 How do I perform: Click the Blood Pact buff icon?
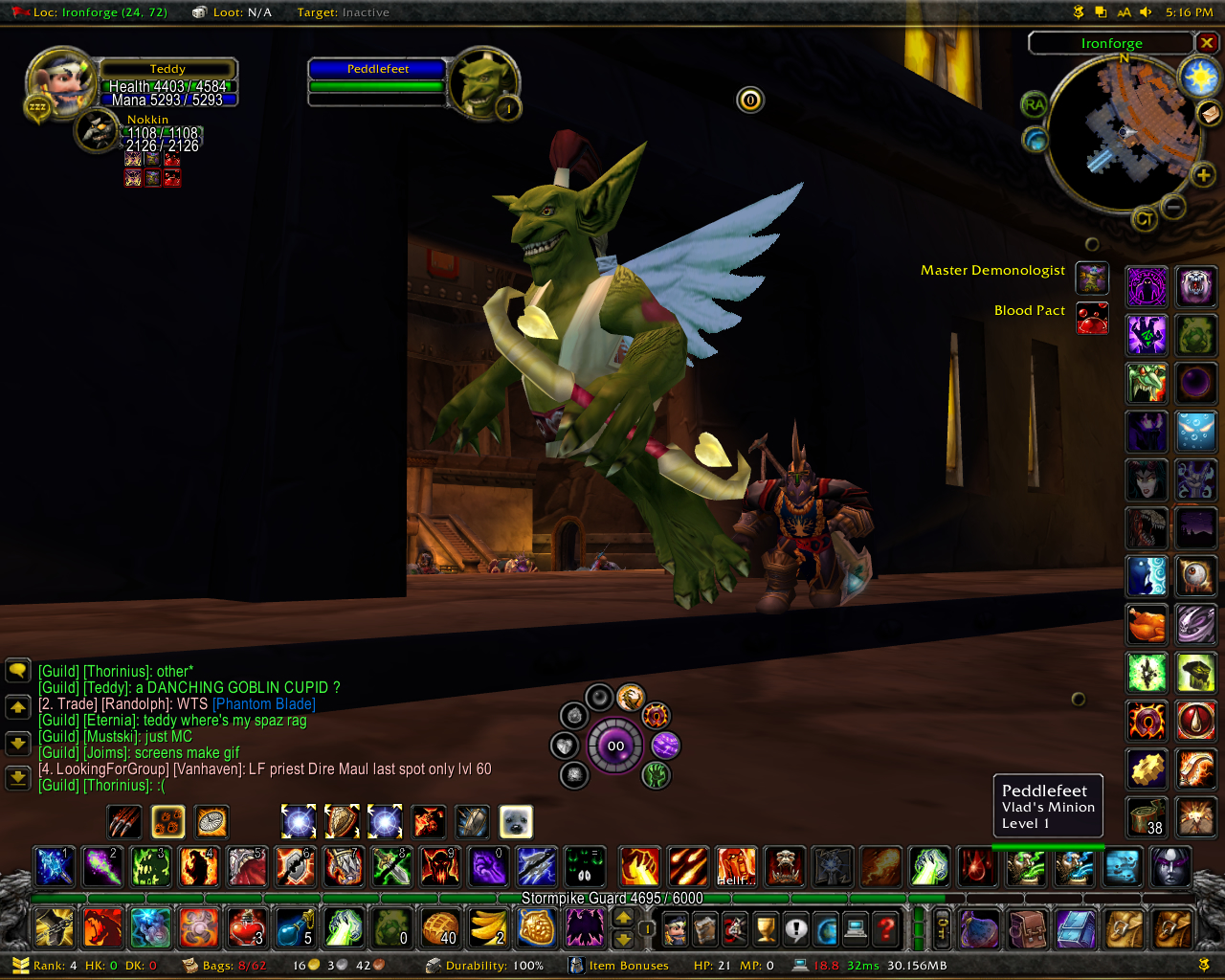tap(1092, 318)
